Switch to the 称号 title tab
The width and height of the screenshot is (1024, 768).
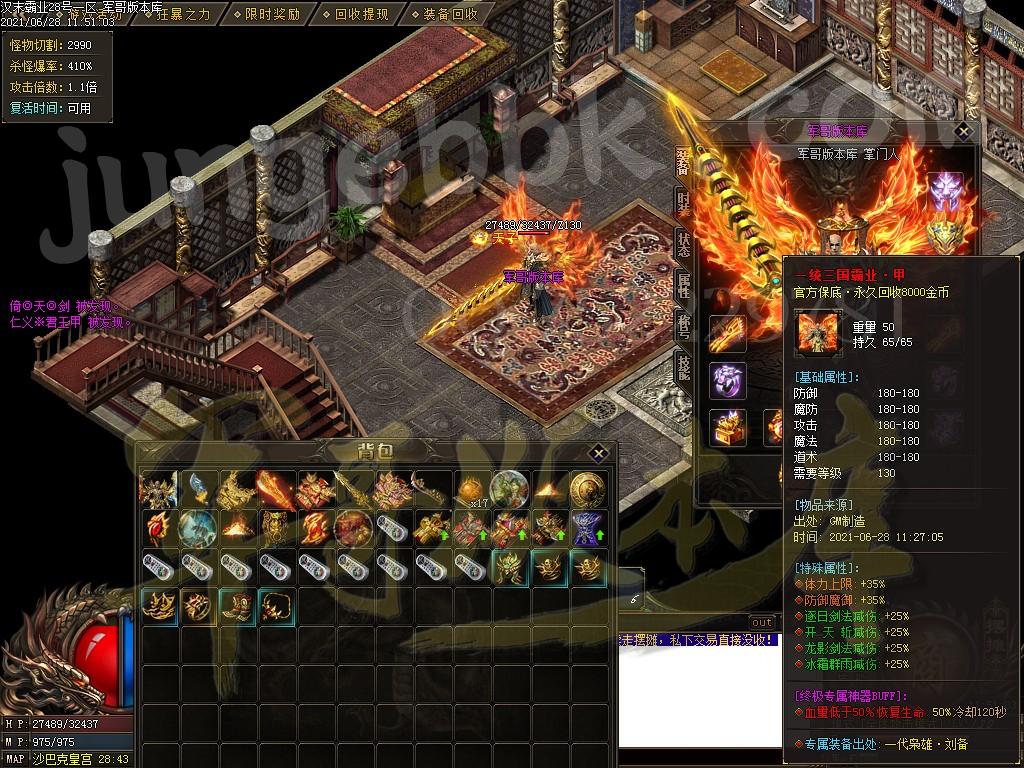pos(684,327)
